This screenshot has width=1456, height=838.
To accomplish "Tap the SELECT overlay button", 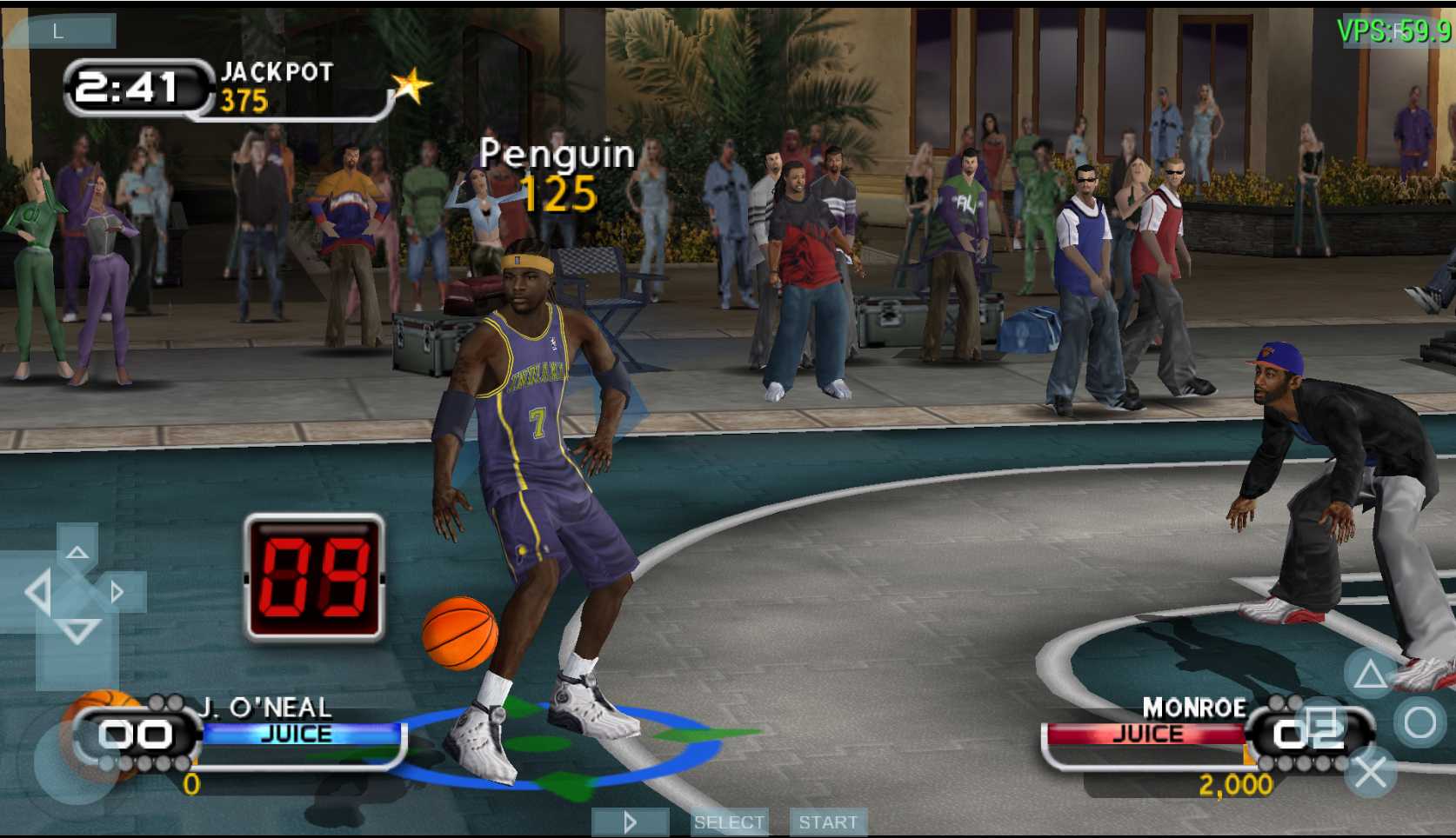I will click(729, 822).
